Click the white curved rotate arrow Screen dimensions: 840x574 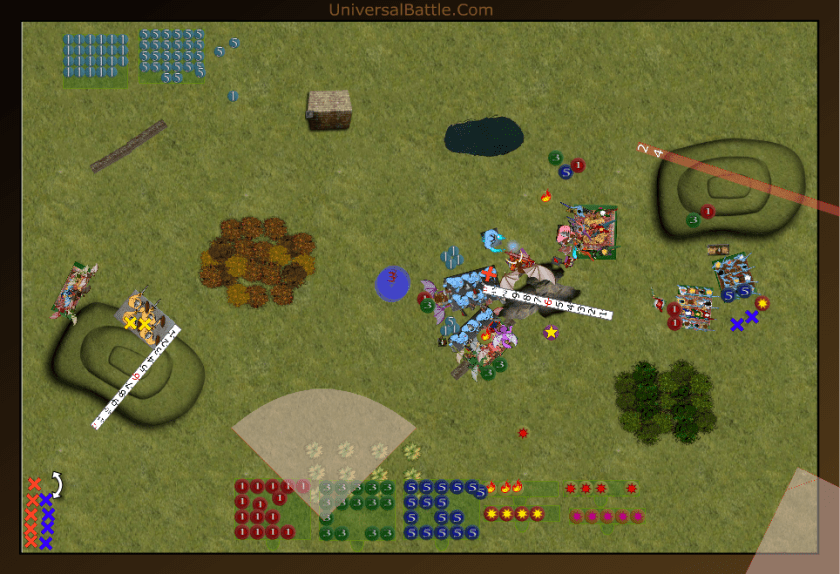pos(56,485)
